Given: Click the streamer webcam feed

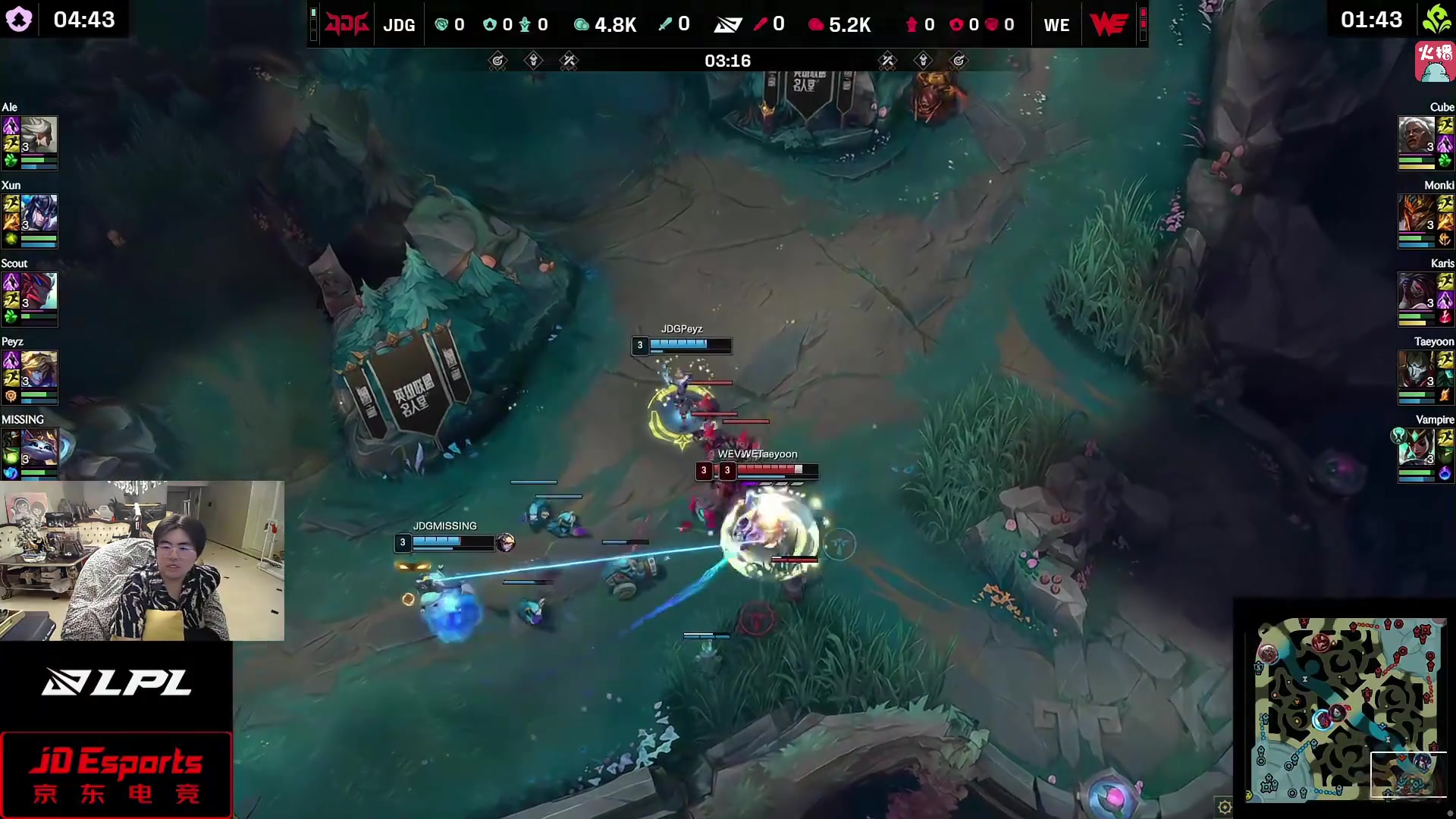Looking at the screenshot, I should 143,560.
